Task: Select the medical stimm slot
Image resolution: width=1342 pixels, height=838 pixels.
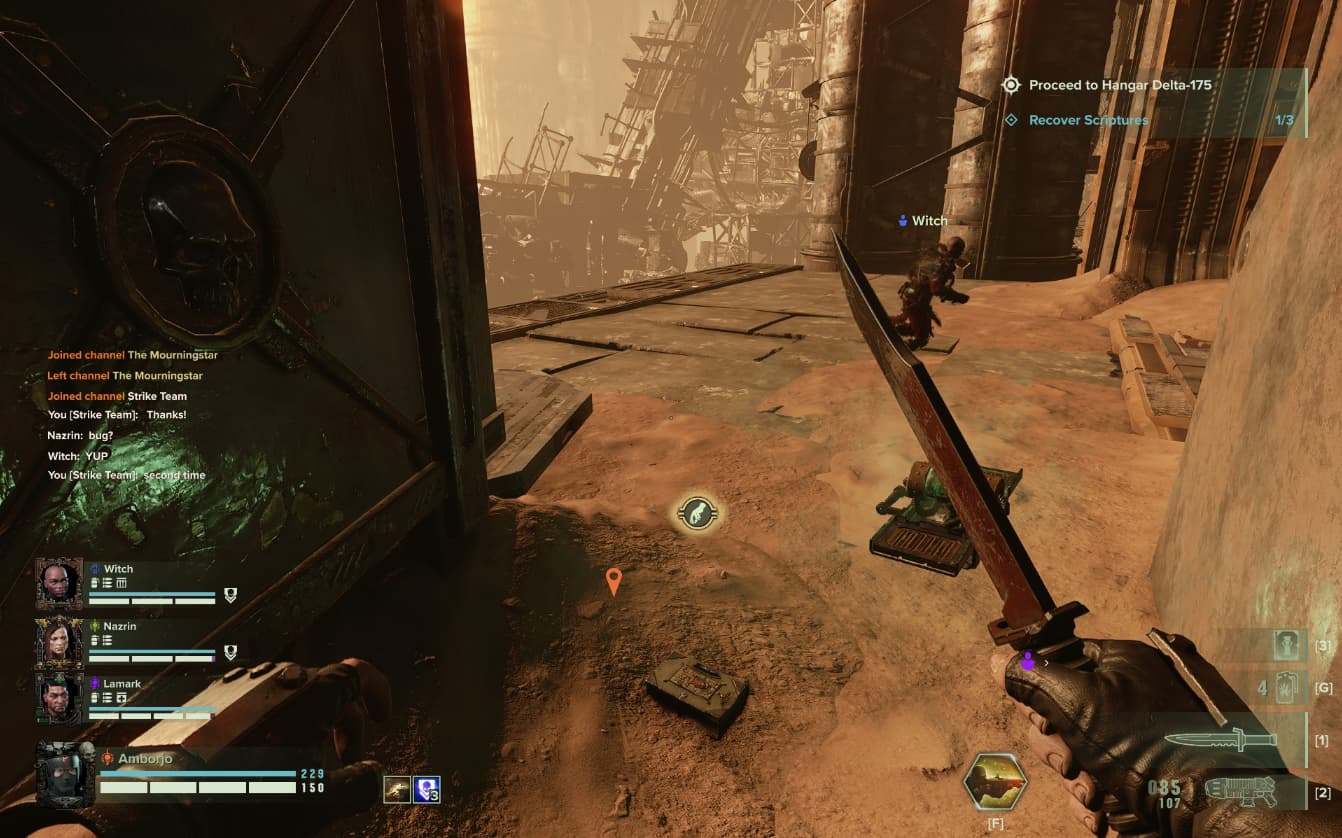Action: tap(1288, 645)
